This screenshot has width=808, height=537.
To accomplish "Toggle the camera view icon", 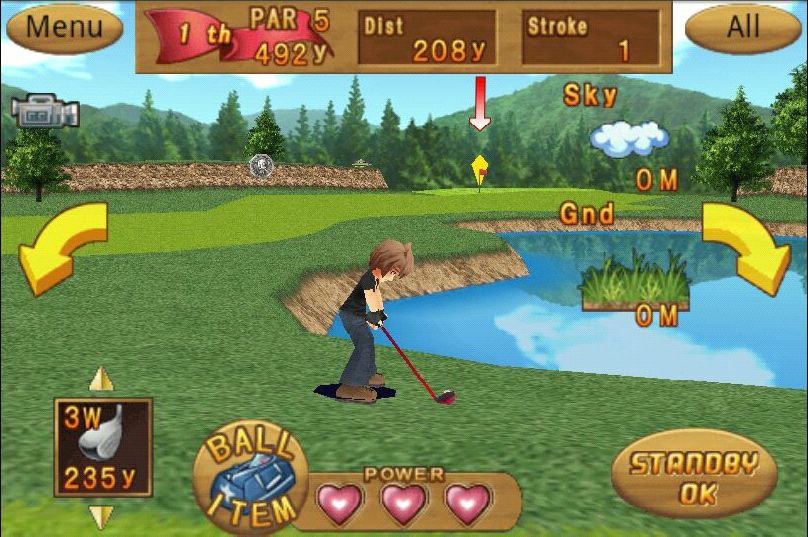I will [x=46, y=112].
